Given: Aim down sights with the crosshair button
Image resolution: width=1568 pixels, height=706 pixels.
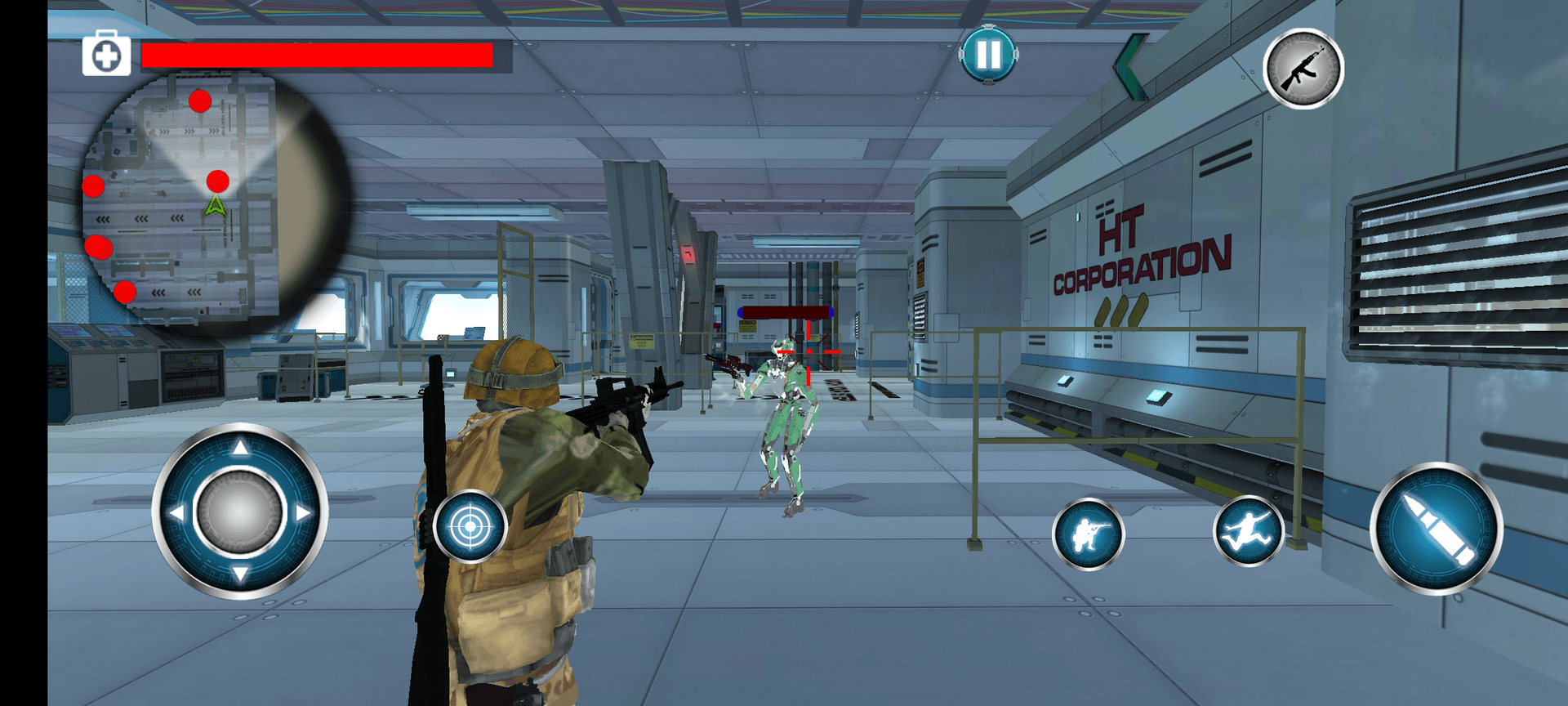Looking at the screenshot, I should (470, 527).
